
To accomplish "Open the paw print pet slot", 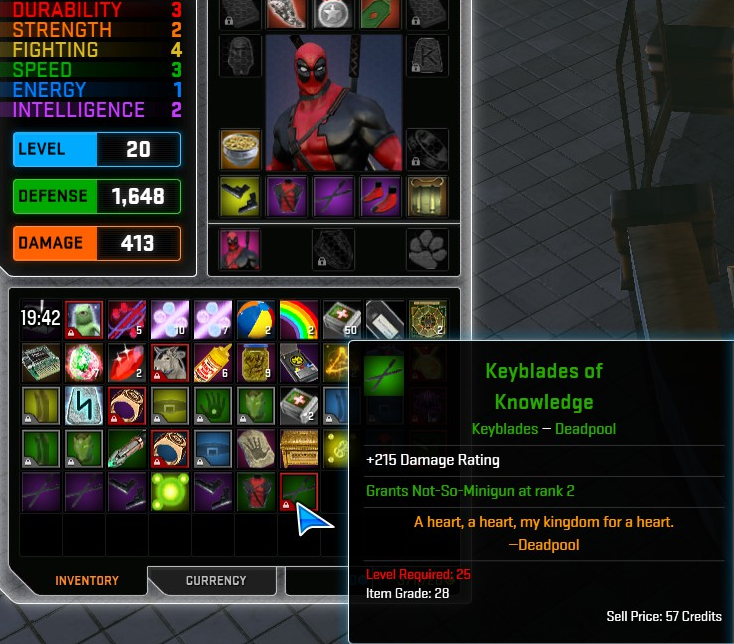I will click(427, 249).
